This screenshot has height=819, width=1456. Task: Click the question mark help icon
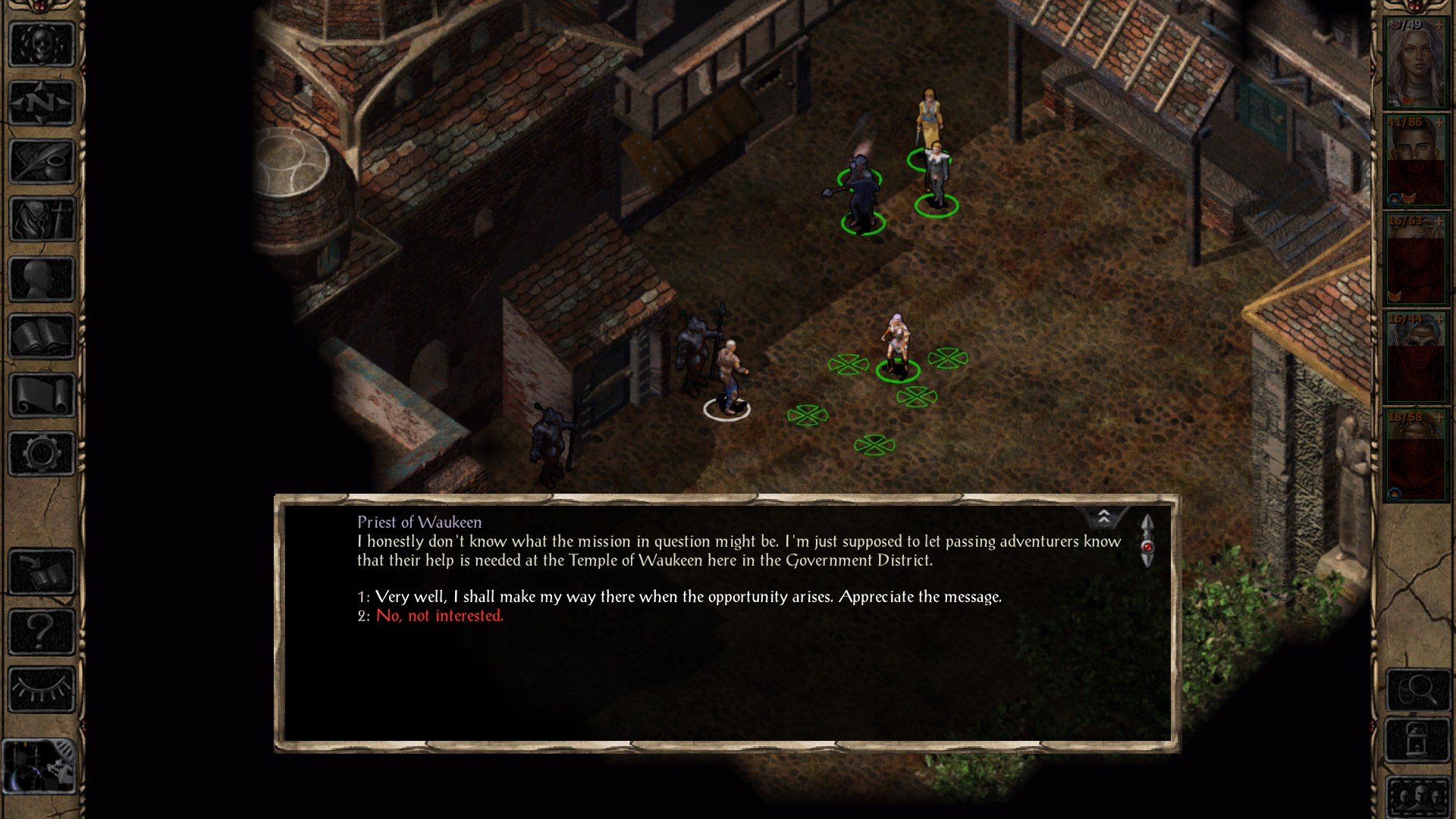coord(42,629)
